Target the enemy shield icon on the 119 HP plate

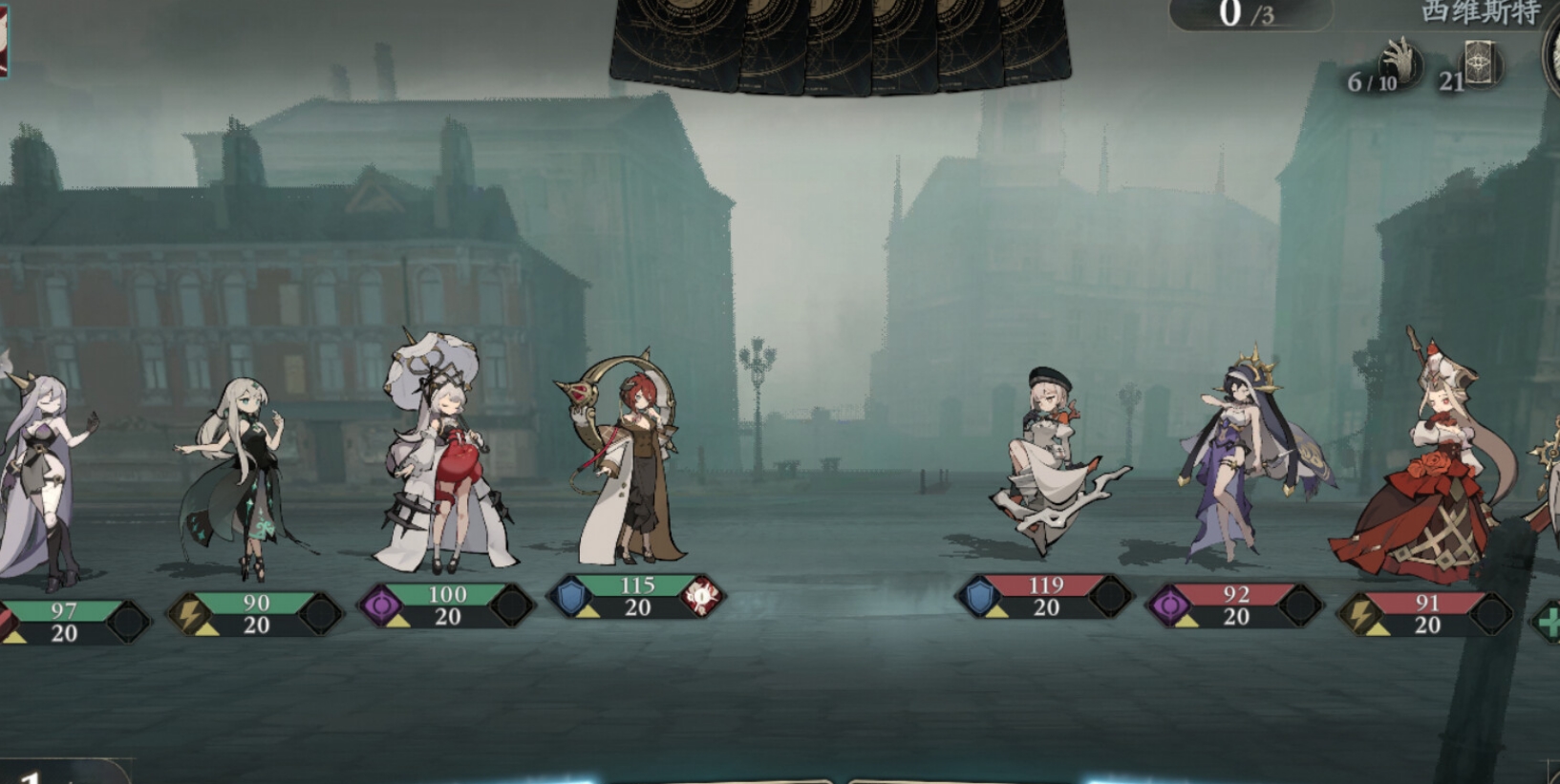(x=979, y=597)
